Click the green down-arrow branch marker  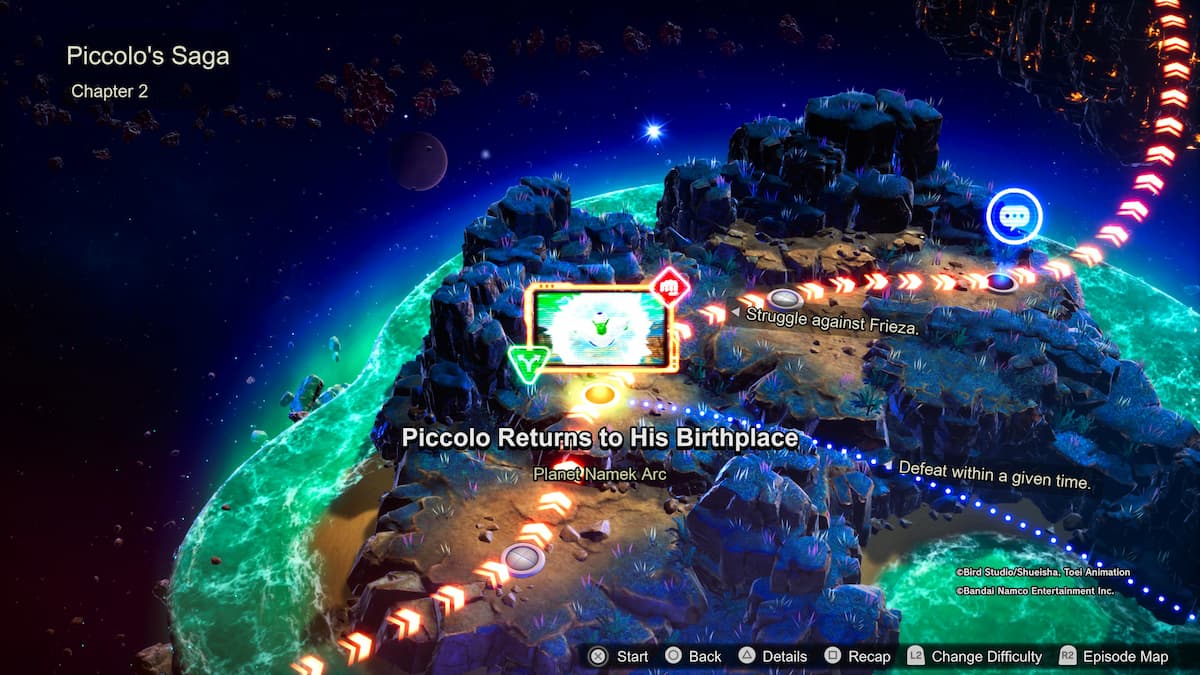[527, 365]
